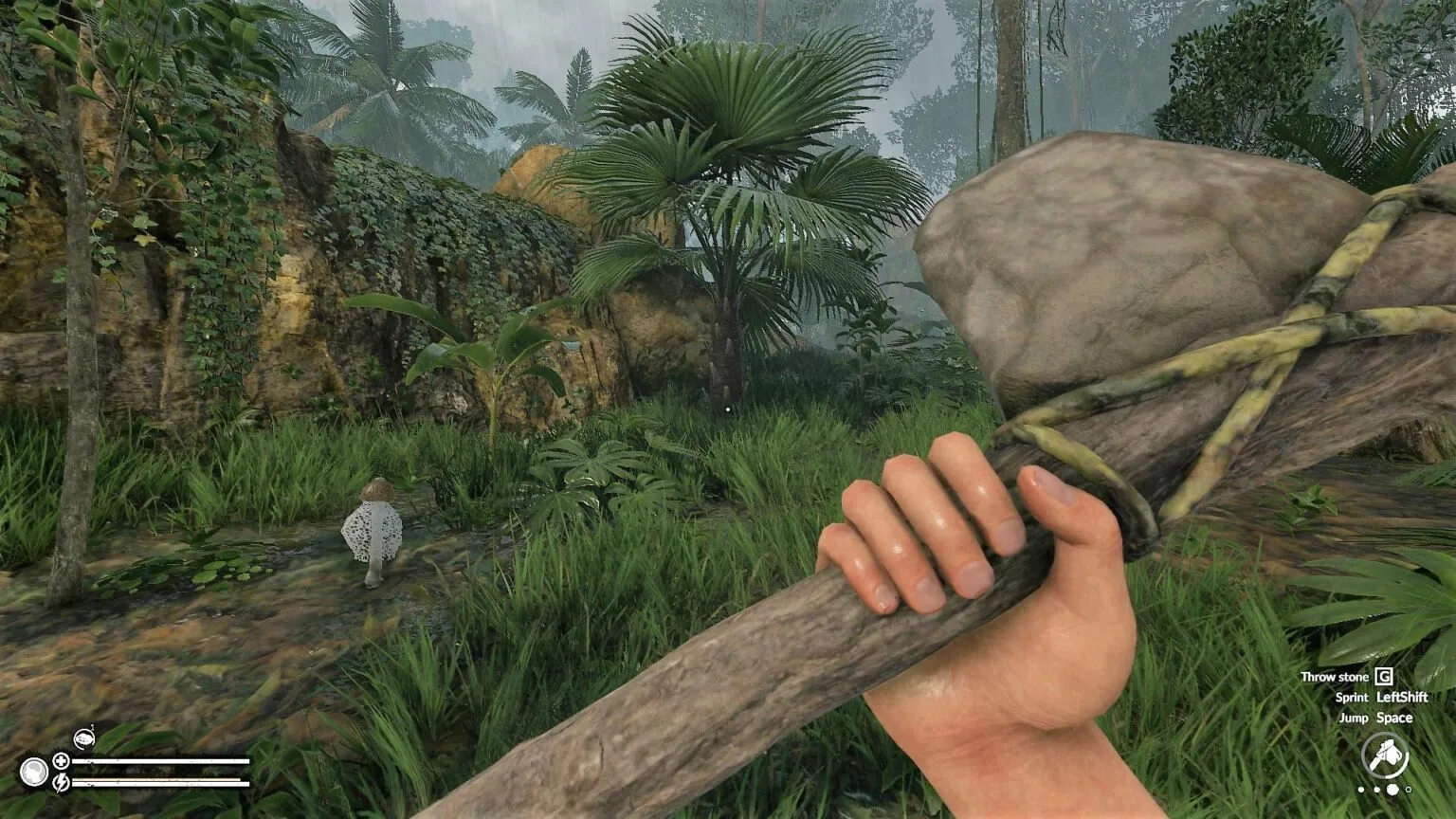Click the lightning bolt stamina icon

tap(61, 782)
